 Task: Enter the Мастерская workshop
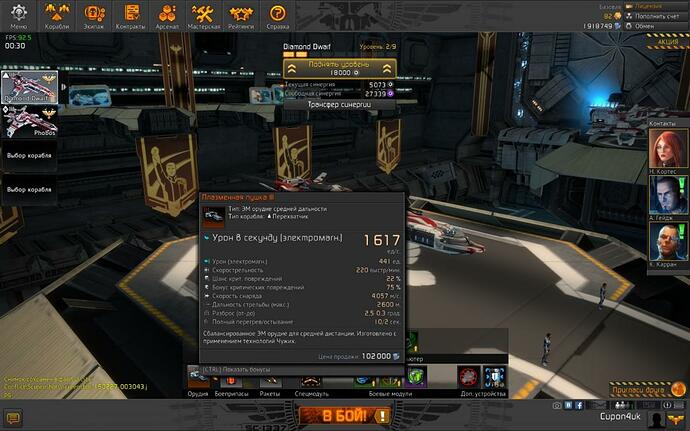click(204, 16)
